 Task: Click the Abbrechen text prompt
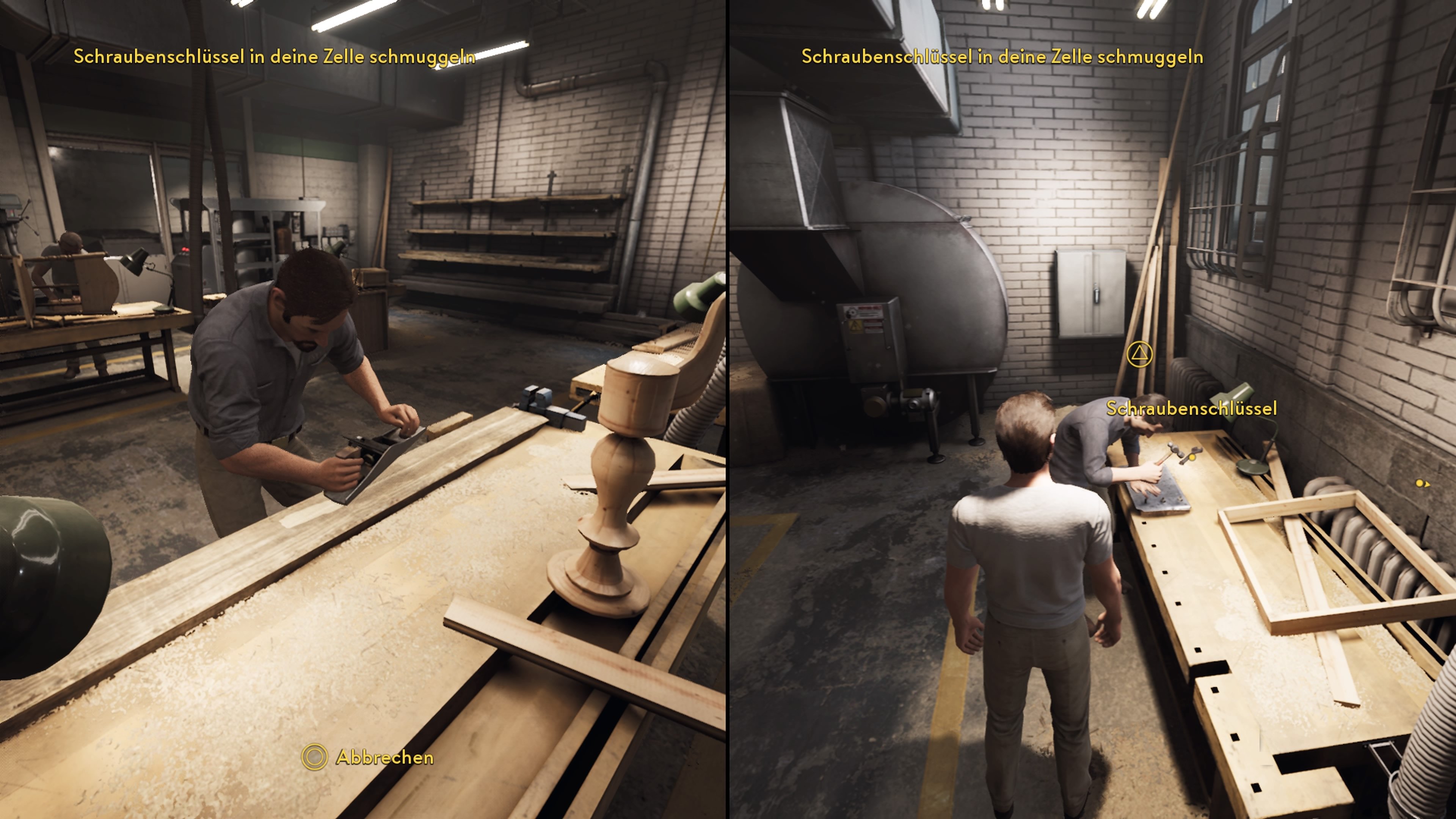coord(386,758)
